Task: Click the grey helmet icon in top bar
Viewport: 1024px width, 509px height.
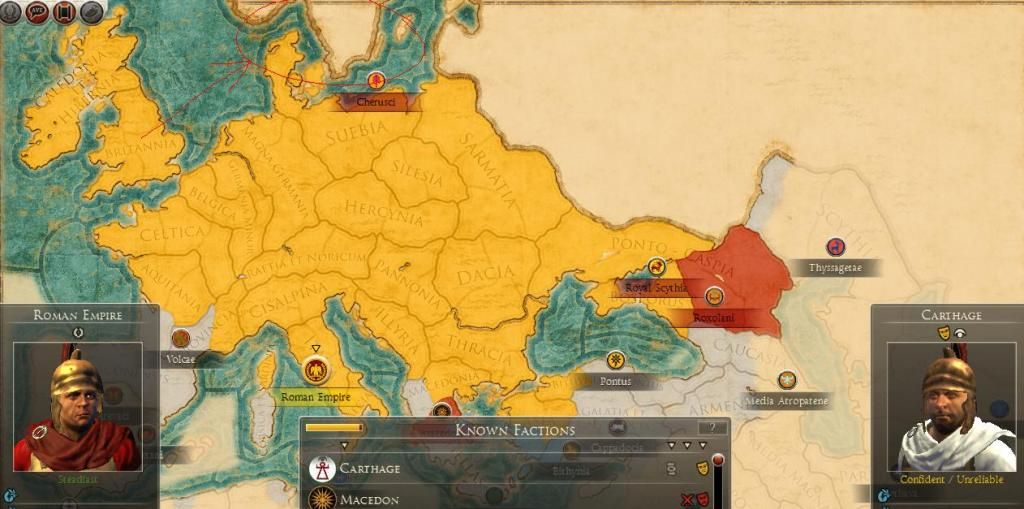Action: 91,12
